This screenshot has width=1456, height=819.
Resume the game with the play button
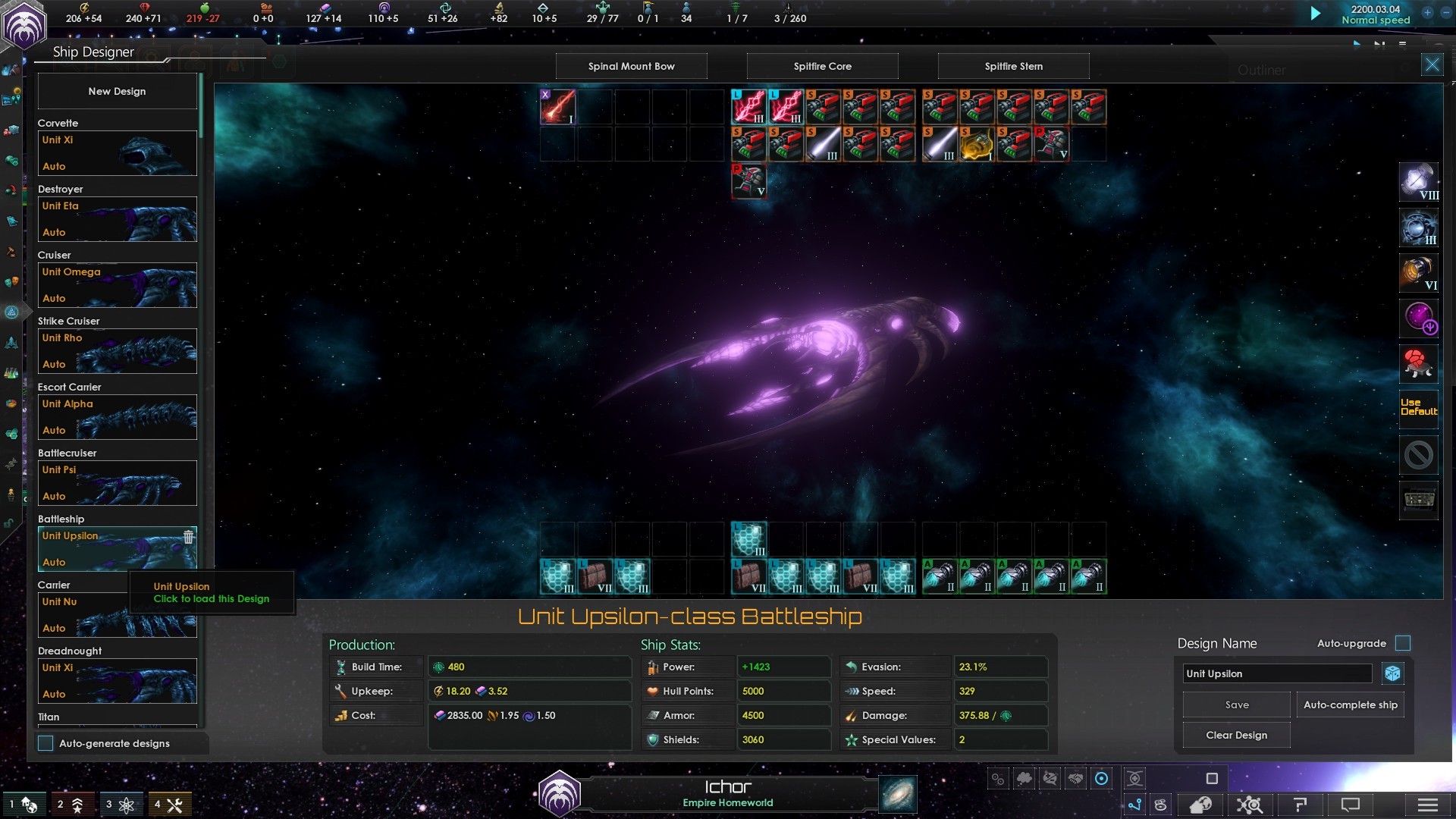coord(1316,14)
